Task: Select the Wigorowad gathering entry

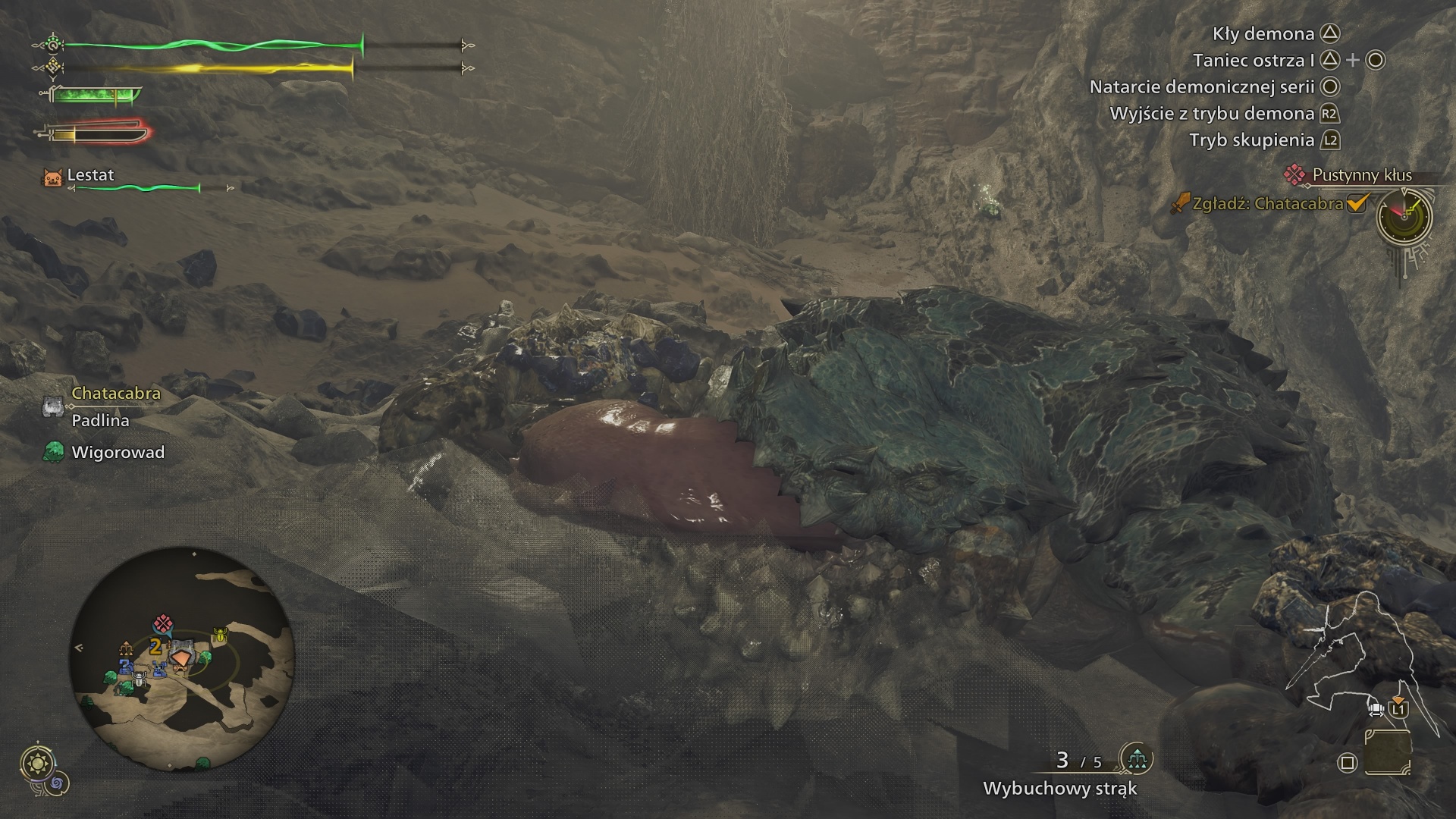Action: 118,453
